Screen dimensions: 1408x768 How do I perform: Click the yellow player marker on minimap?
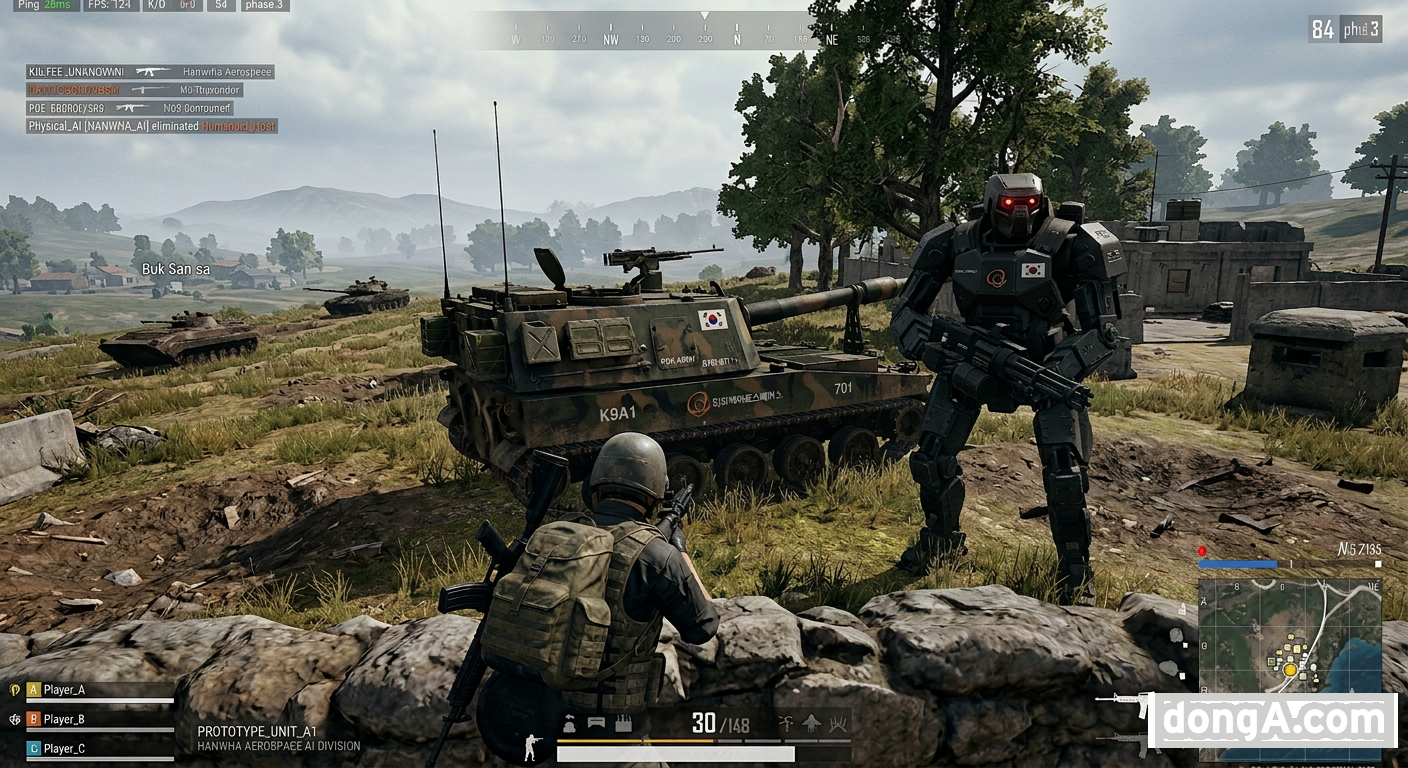click(1290, 669)
